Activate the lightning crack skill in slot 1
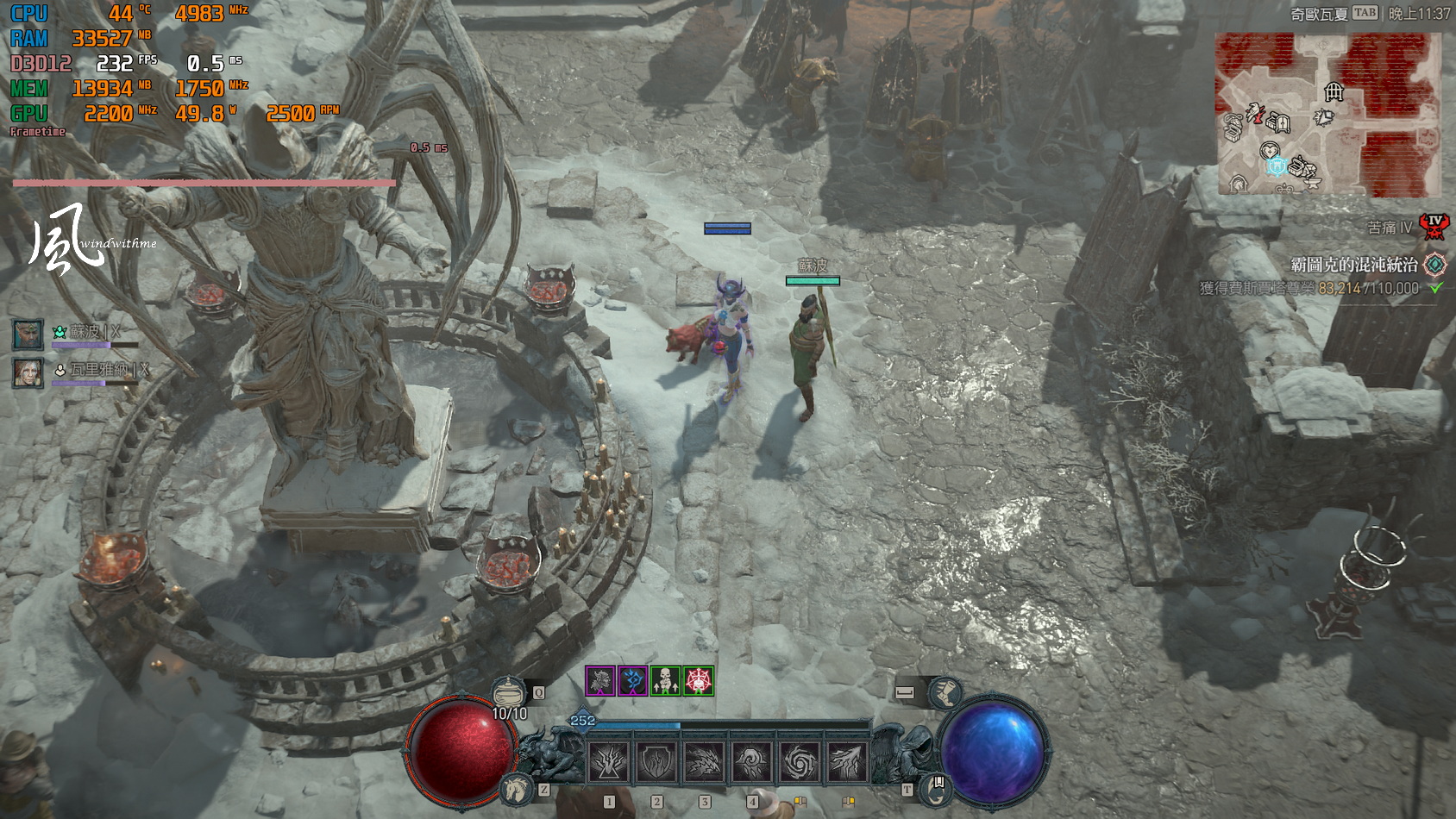The width and height of the screenshot is (1456, 819). tap(609, 761)
